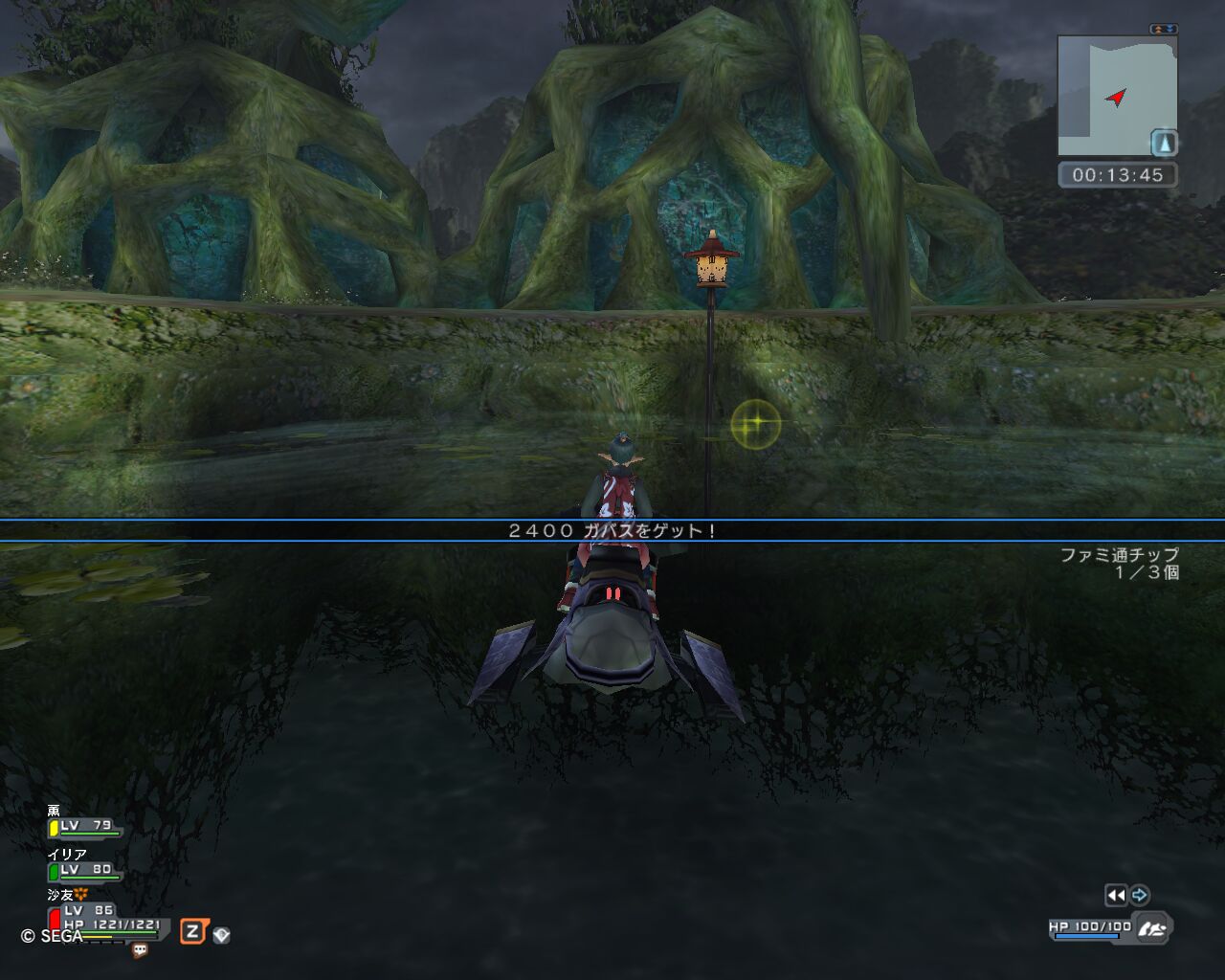
Task: Toggle the minimap compass arrow button
Action: pos(1164,144)
